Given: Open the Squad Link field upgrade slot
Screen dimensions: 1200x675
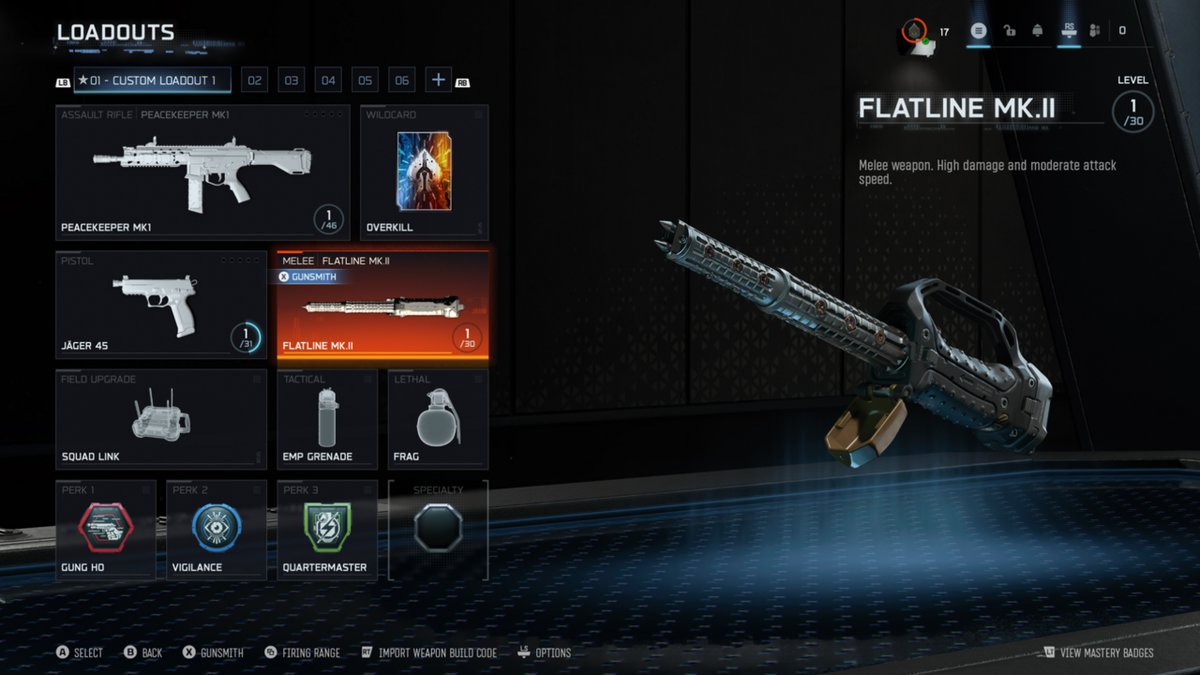Looking at the screenshot, I should 161,419.
